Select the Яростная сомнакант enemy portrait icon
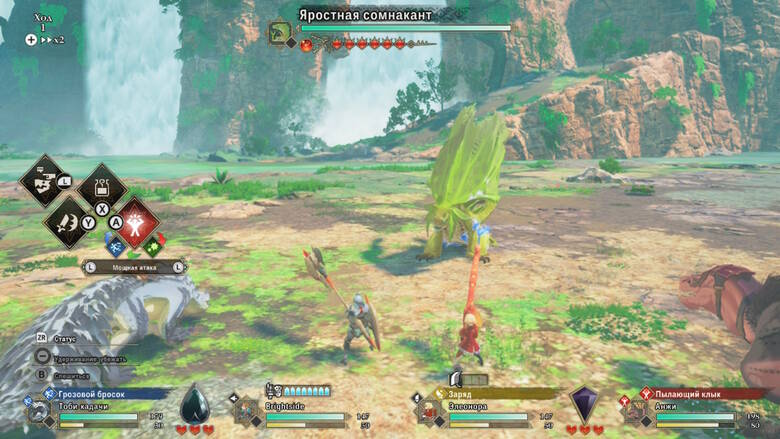Screen dimensions: 780x439 [x=279, y=32]
